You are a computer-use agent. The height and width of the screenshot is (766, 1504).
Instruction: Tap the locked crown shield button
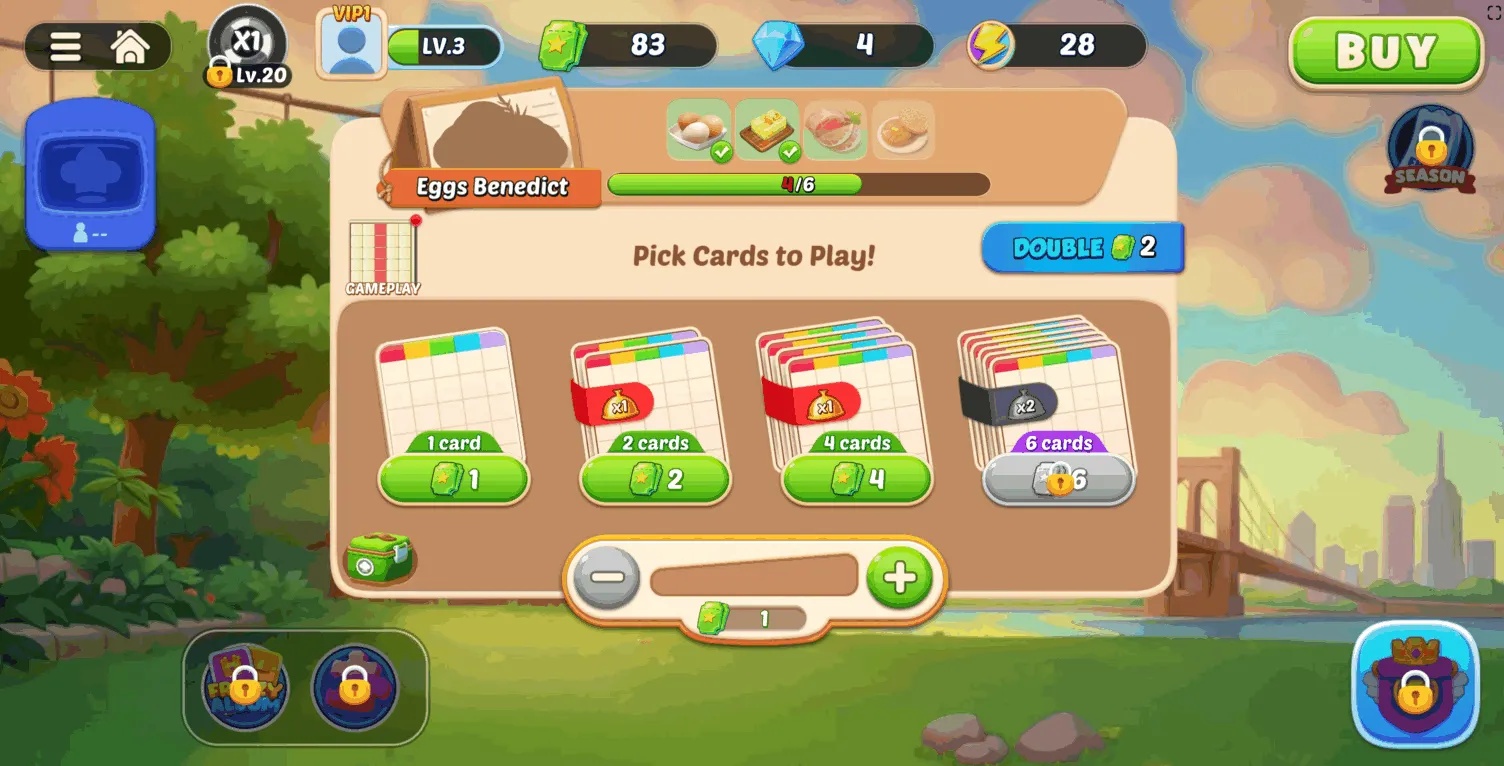pyautogui.click(x=1414, y=684)
